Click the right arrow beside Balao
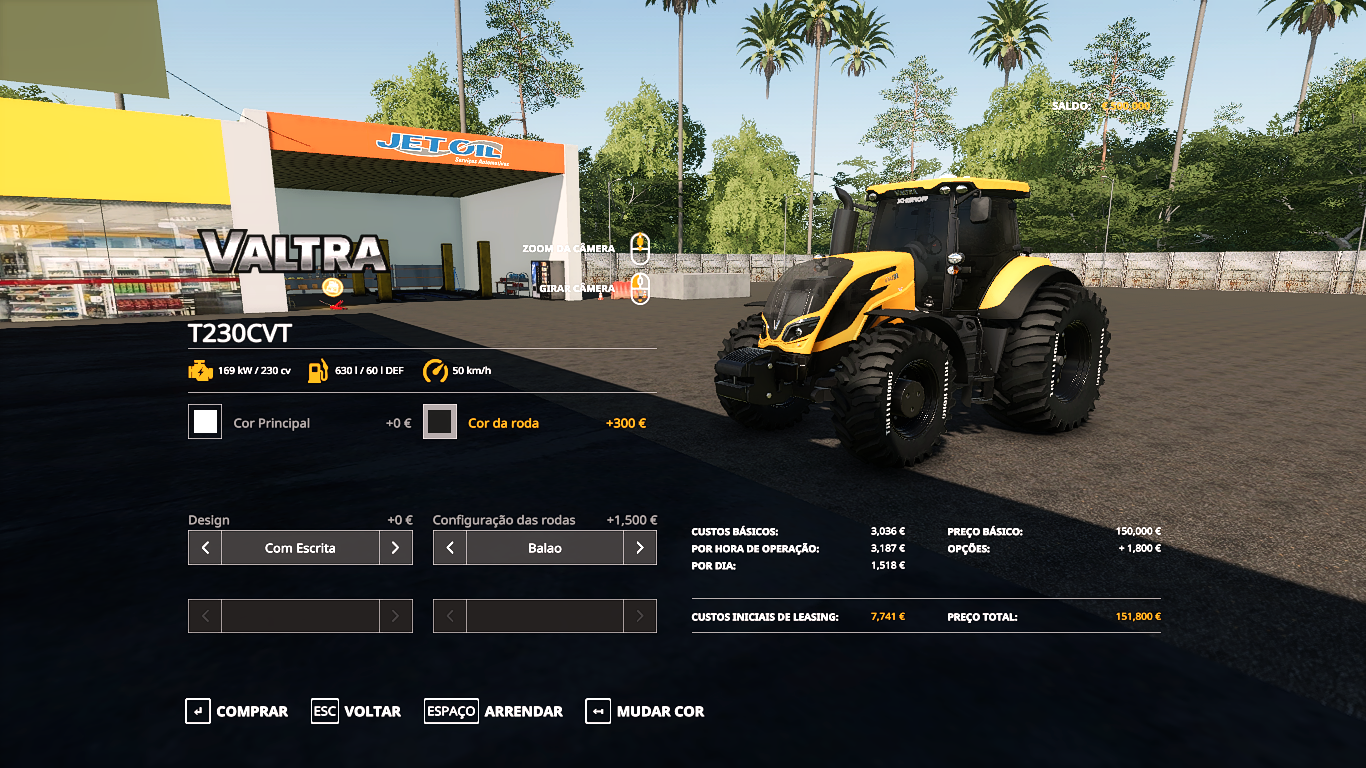 pyautogui.click(x=642, y=547)
